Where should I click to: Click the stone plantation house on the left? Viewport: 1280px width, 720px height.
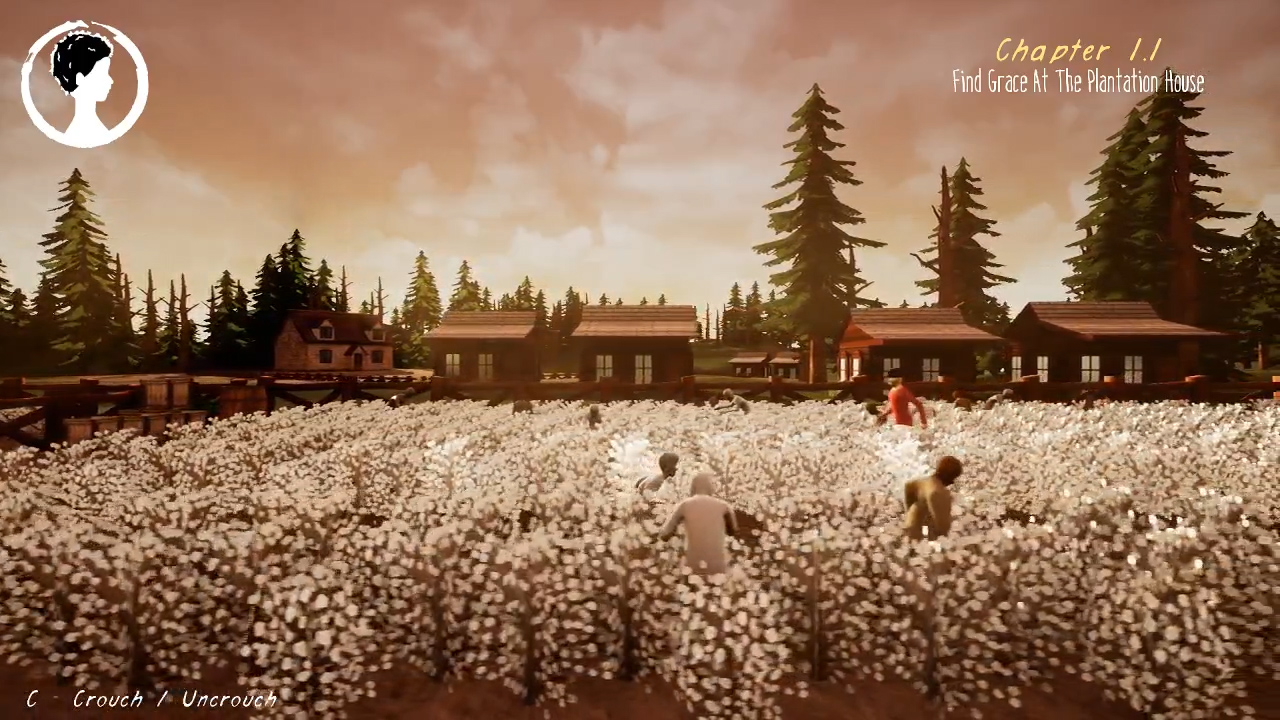coord(335,345)
